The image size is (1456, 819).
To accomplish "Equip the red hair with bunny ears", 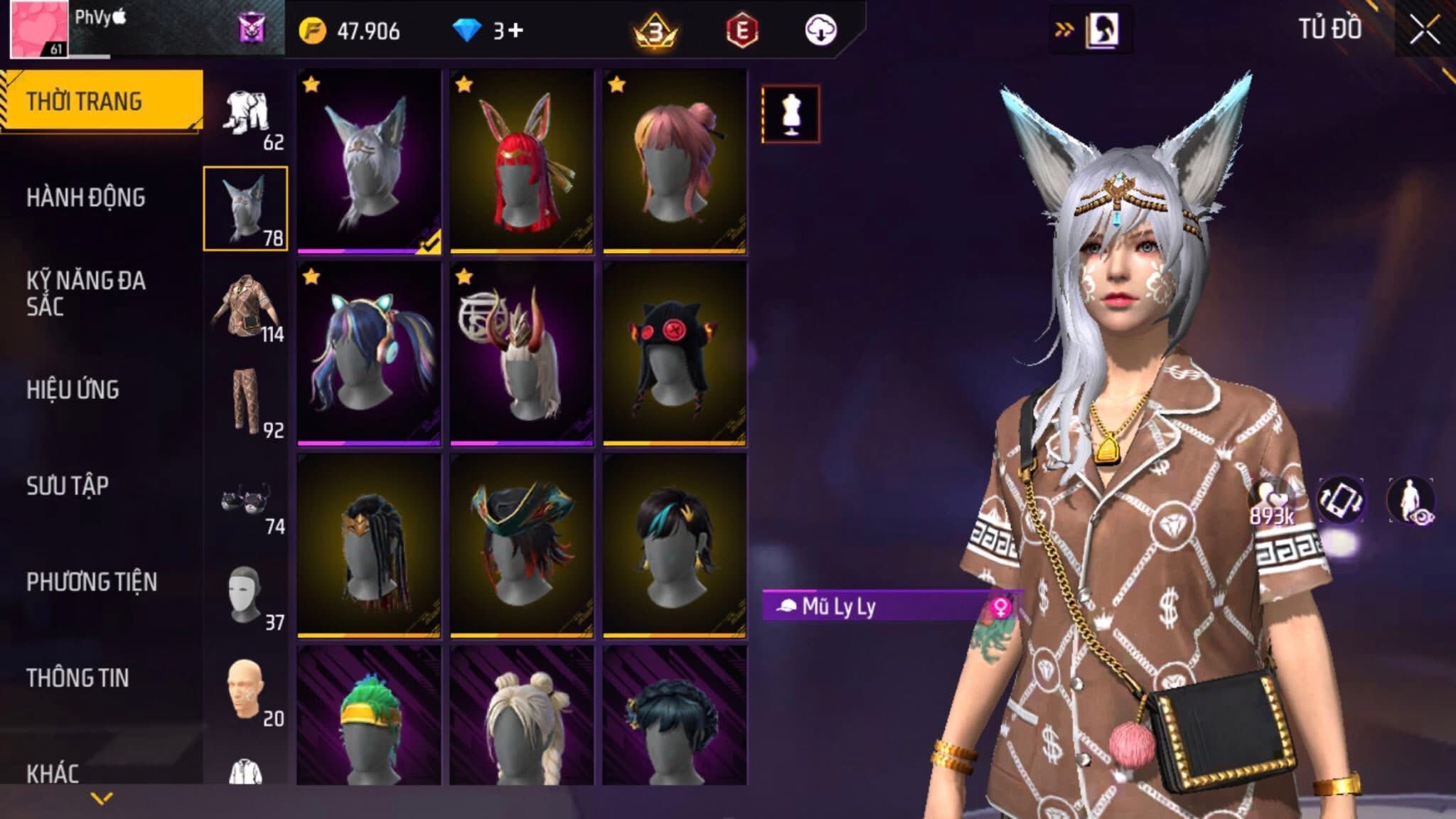I will click(x=522, y=161).
